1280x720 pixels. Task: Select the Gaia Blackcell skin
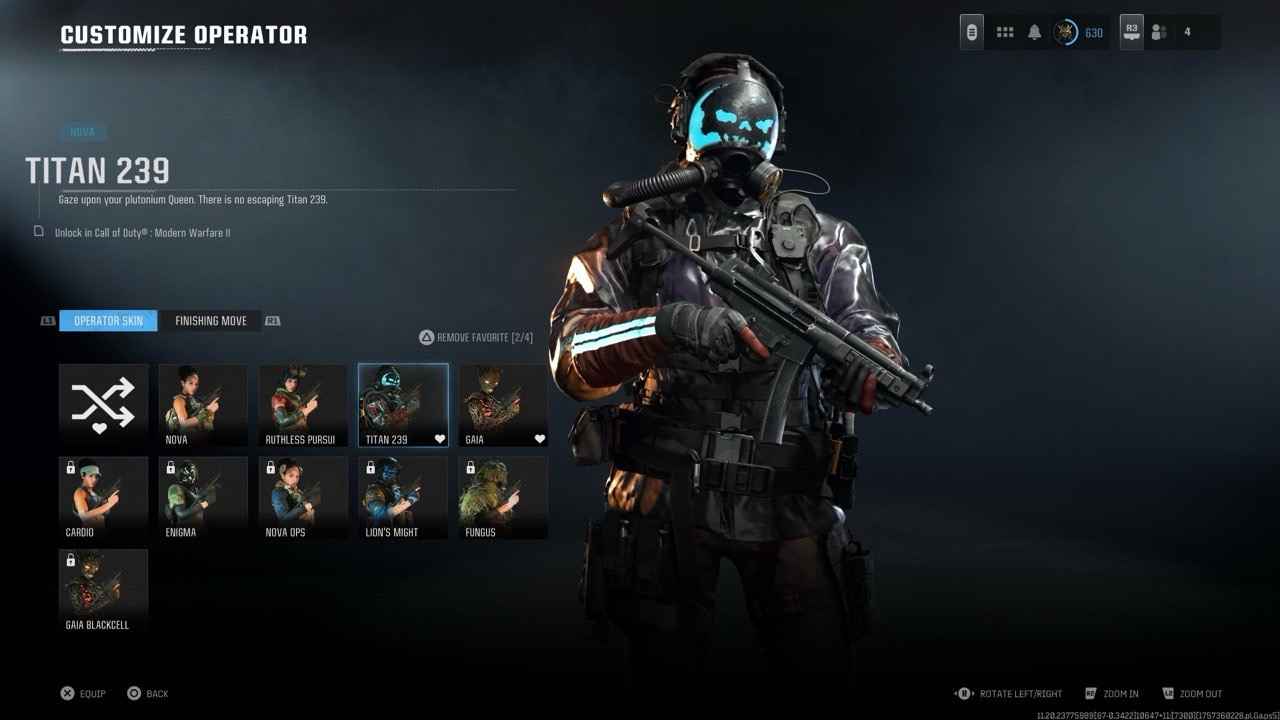coord(103,590)
